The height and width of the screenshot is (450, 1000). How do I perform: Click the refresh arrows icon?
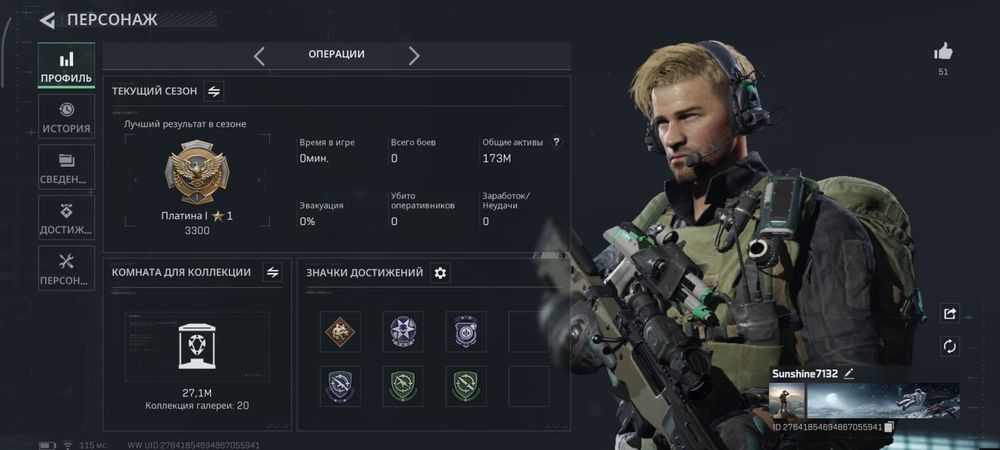click(x=949, y=346)
